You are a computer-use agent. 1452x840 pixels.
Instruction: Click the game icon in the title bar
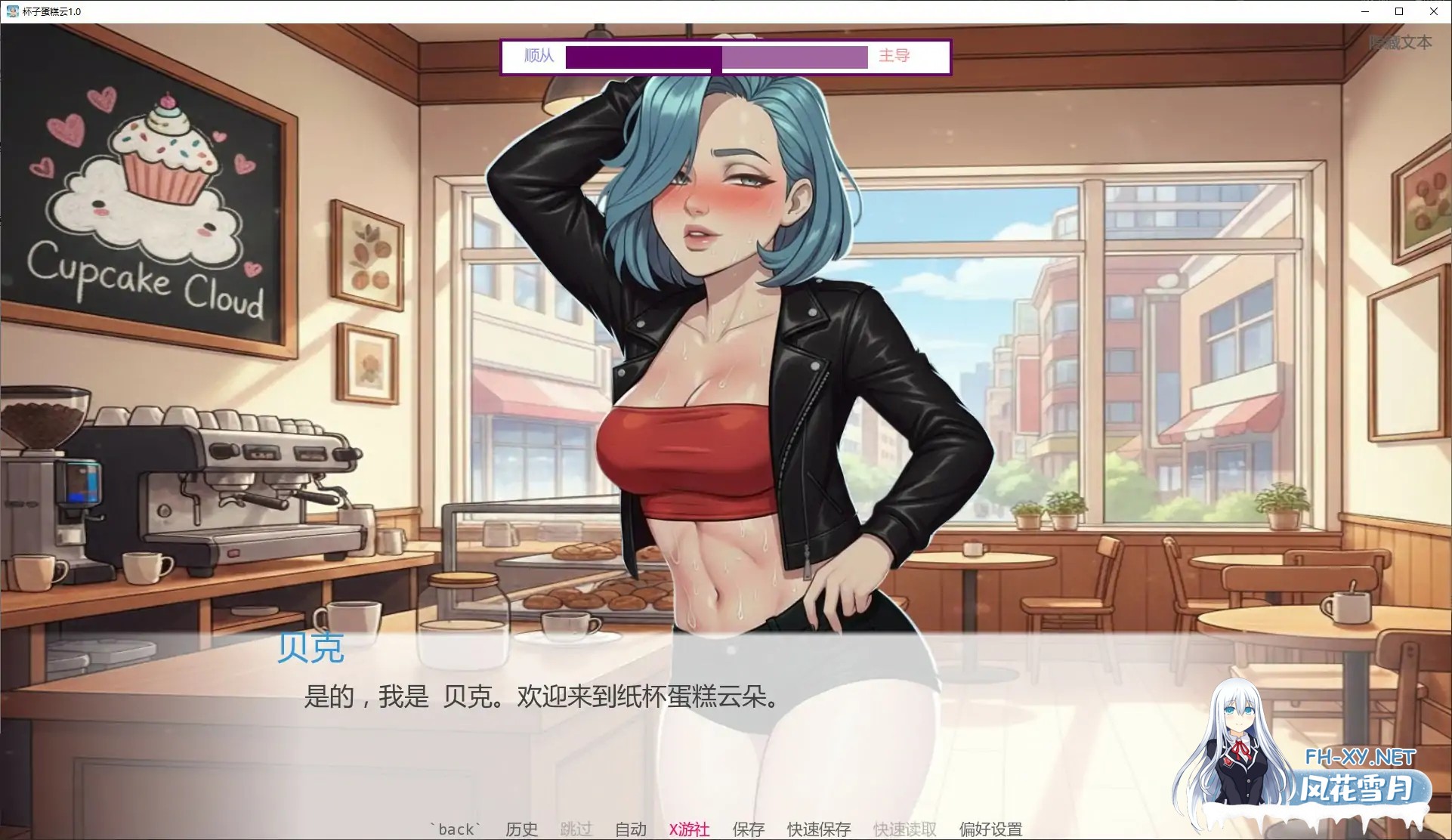(x=11, y=11)
